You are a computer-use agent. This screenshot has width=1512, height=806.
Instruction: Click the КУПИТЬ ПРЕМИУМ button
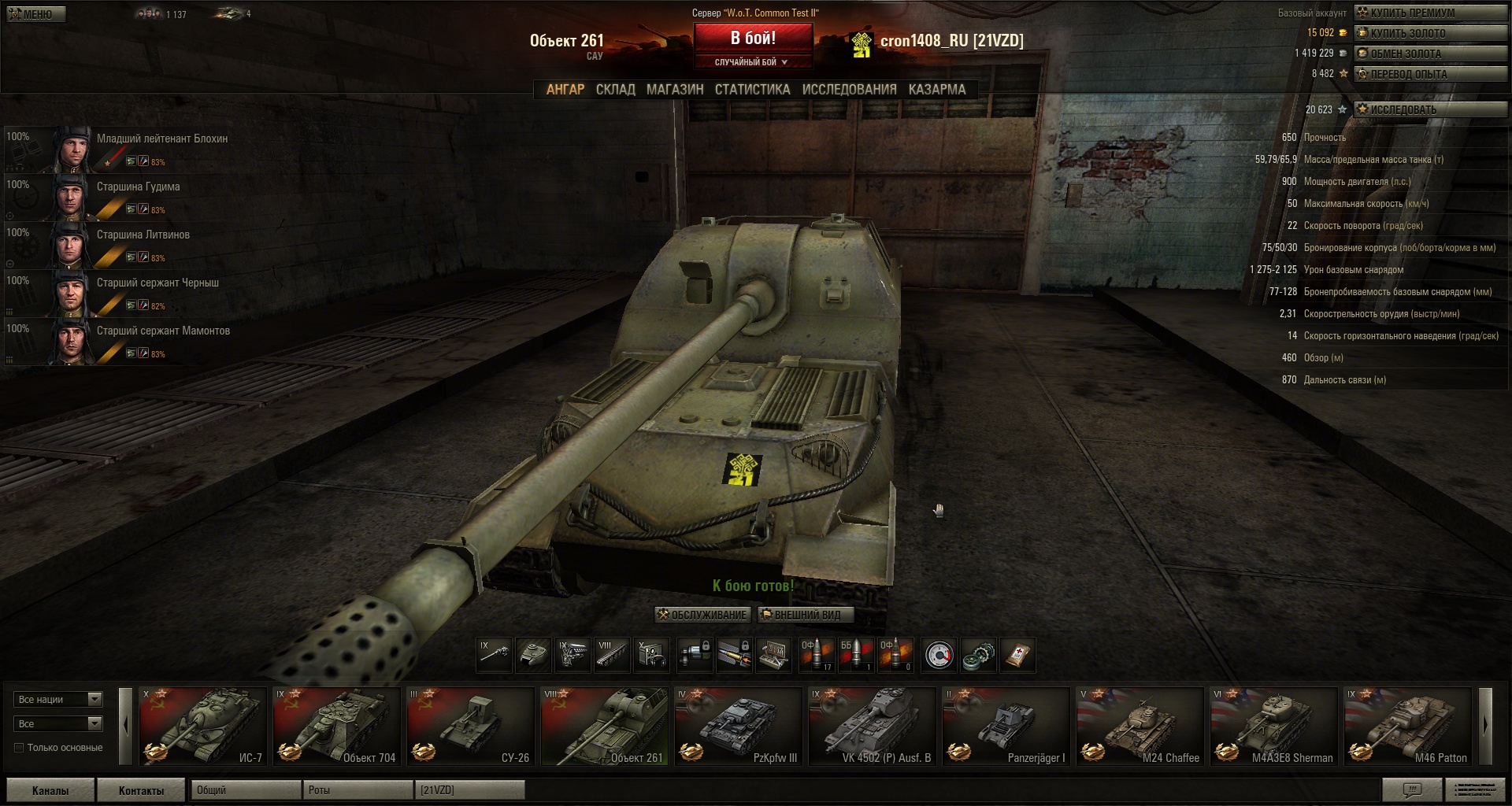coord(1429,13)
